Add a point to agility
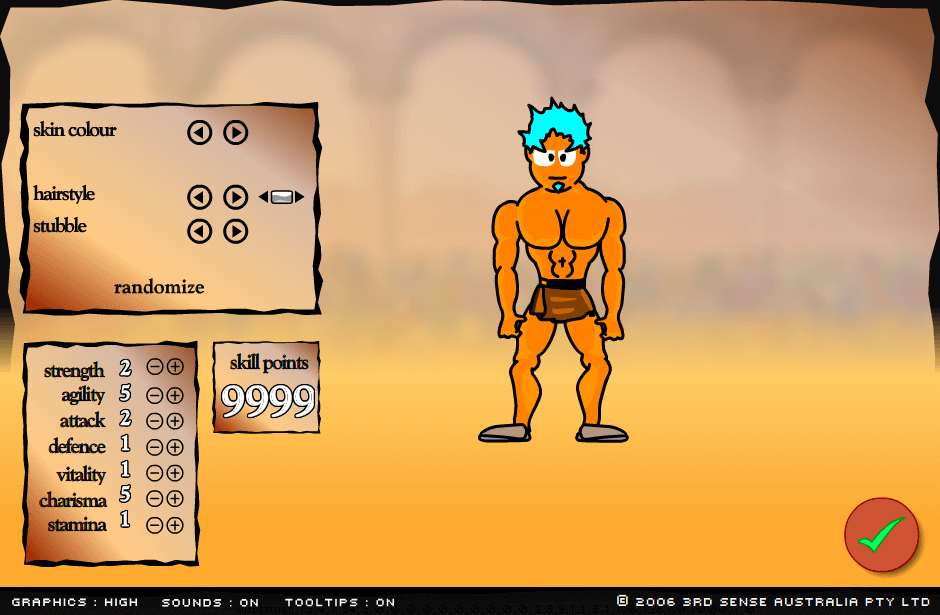This screenshot has width=940, height=615. pos(175,395)
